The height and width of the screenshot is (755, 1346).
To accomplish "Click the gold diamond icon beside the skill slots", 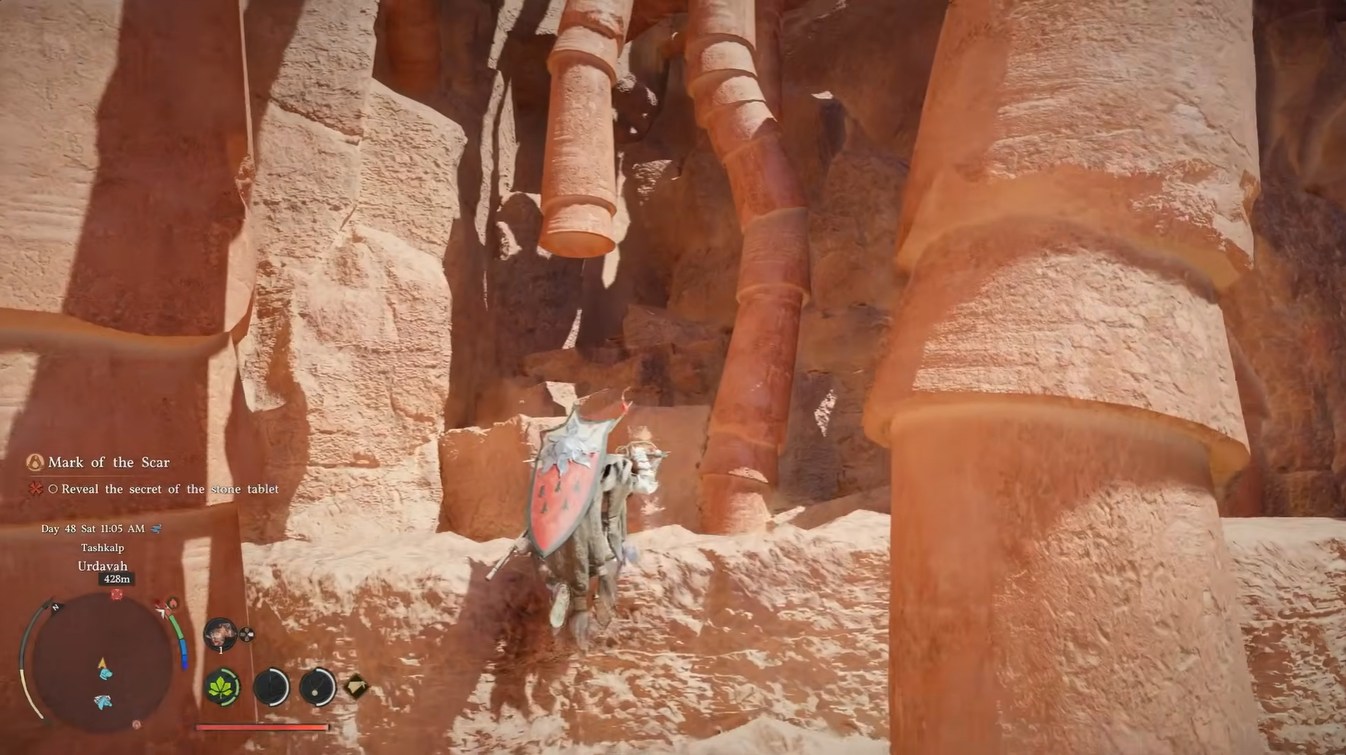I will click(x=356, y=686).
